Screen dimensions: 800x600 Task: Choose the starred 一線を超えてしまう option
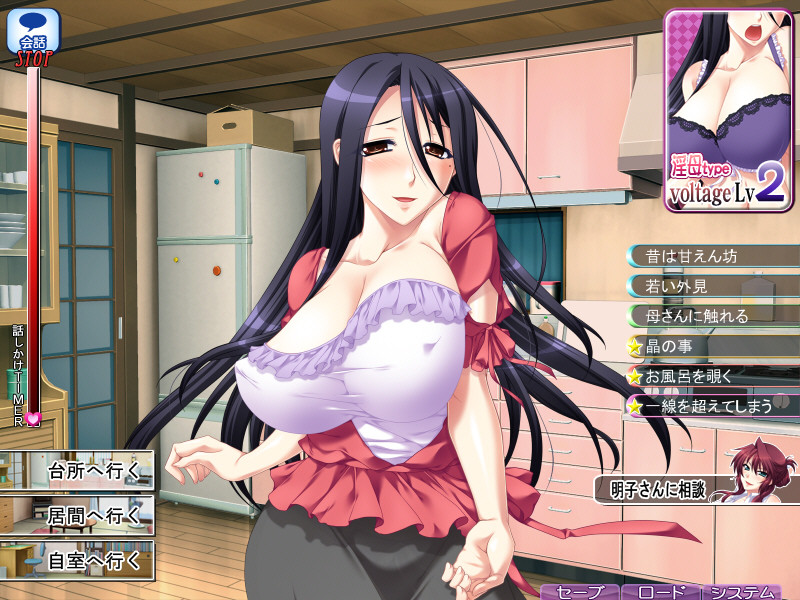[x=710, y=407]
